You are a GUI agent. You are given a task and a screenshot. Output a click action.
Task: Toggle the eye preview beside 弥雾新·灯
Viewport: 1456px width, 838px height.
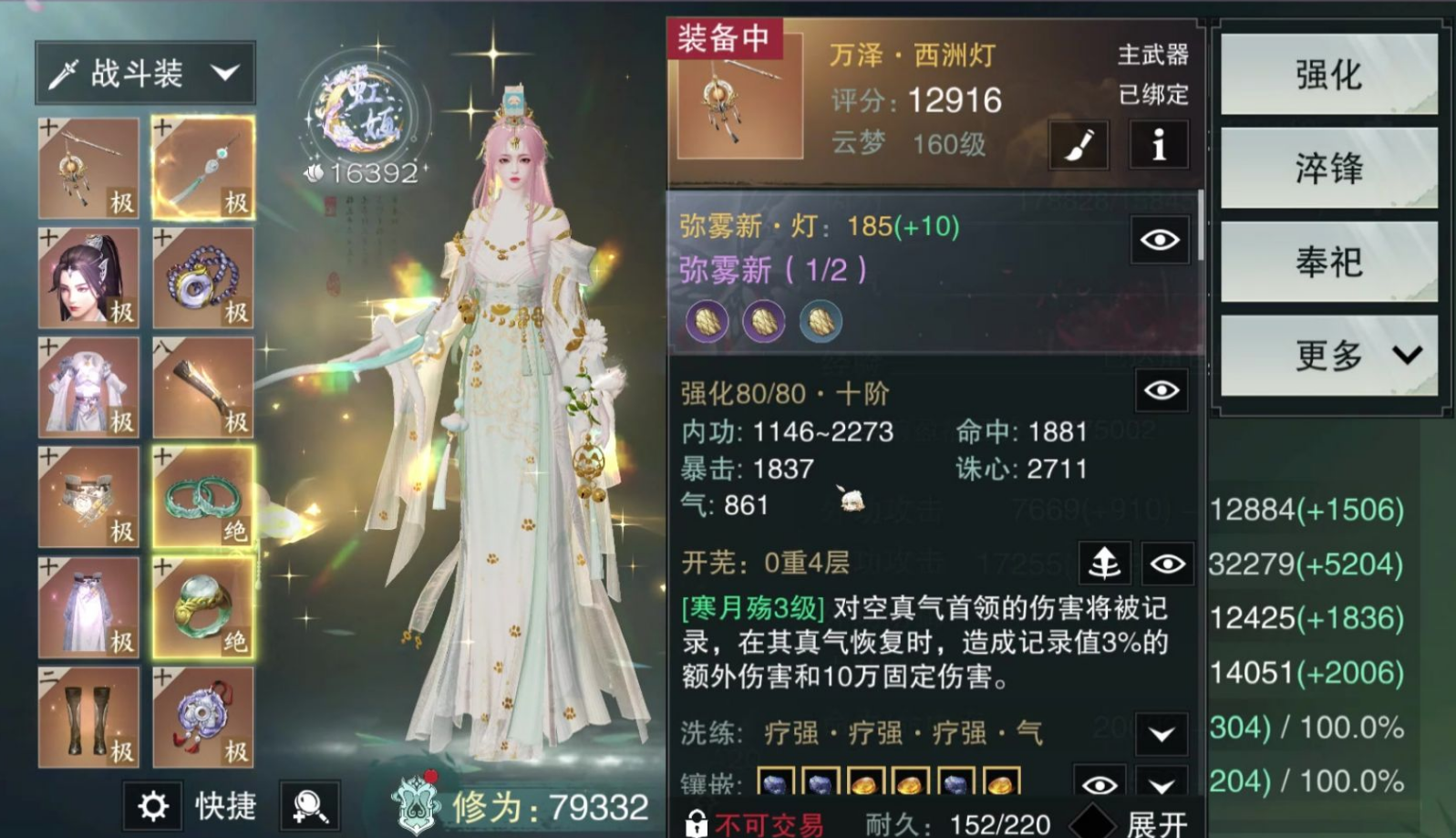click(x=1159, y=239)
